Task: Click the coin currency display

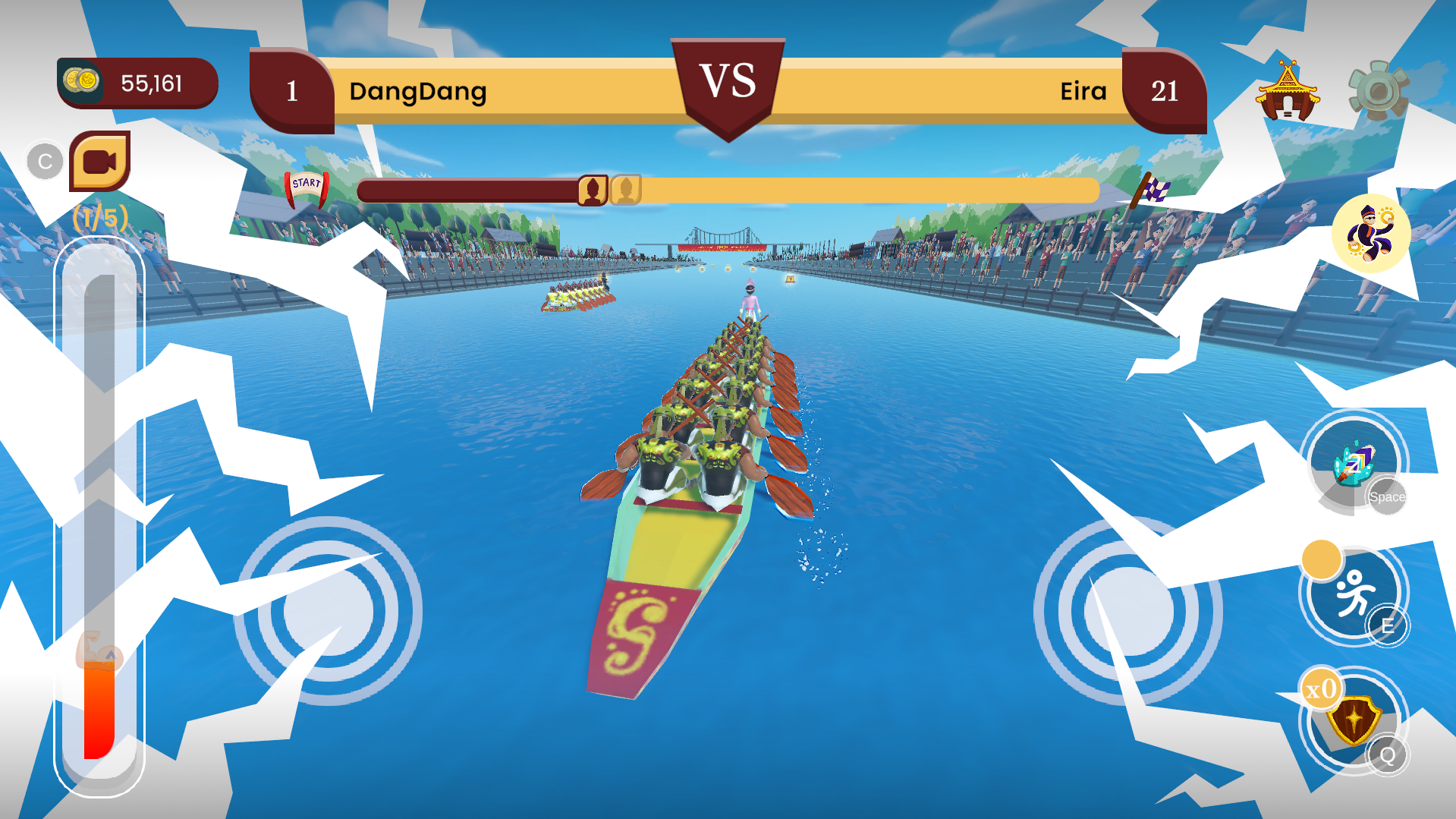Action: (137, 83)
